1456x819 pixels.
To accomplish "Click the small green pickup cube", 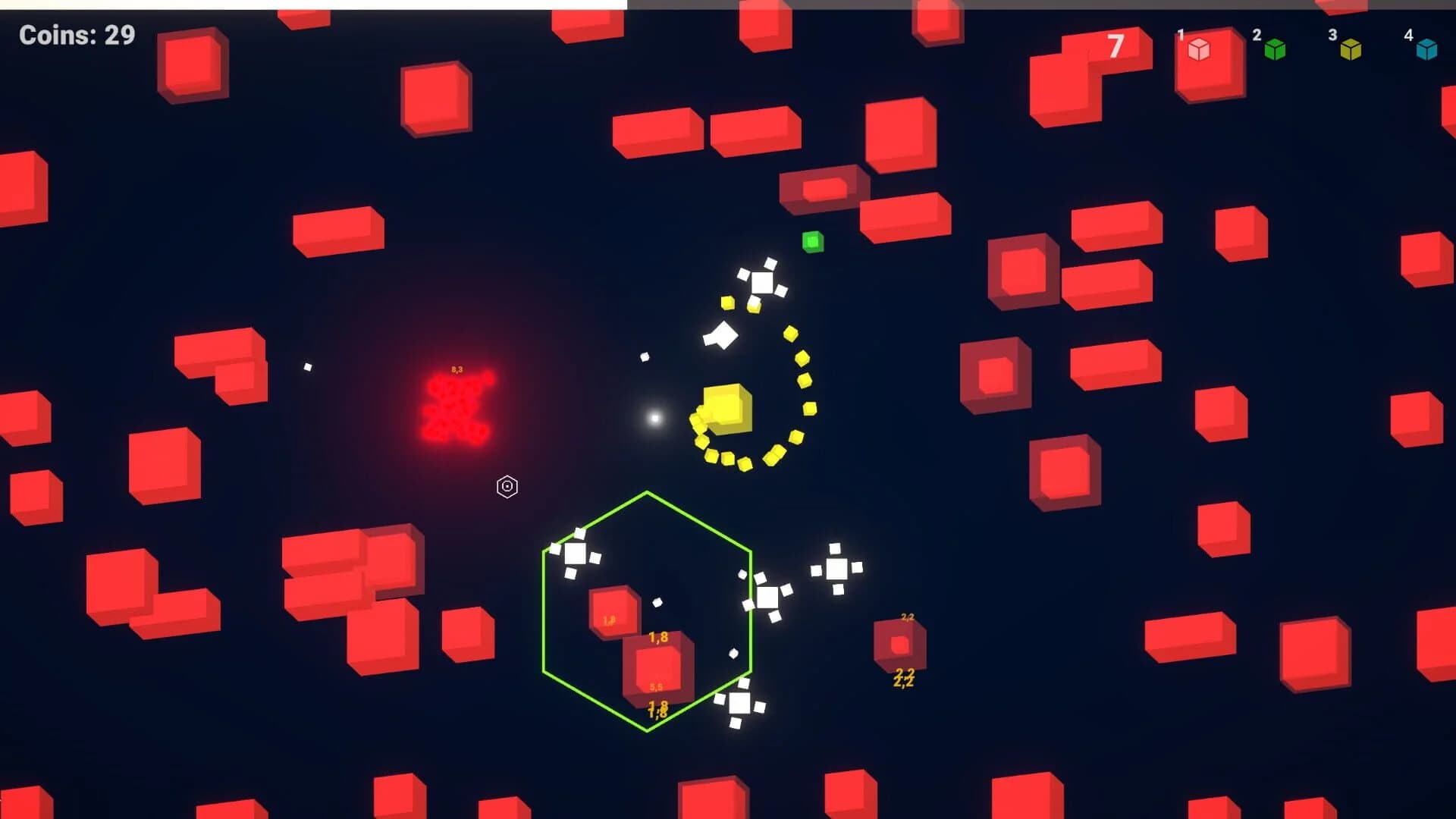I will (x=813, y=241).
